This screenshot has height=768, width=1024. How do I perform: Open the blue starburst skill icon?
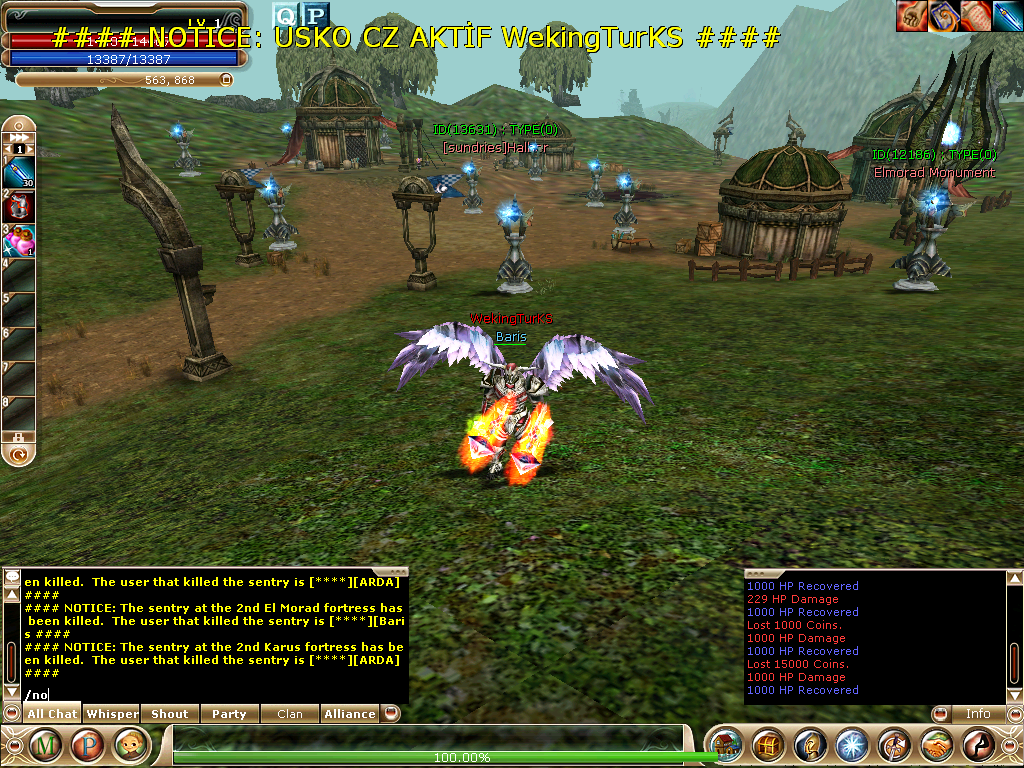click(x=851, y=745)
